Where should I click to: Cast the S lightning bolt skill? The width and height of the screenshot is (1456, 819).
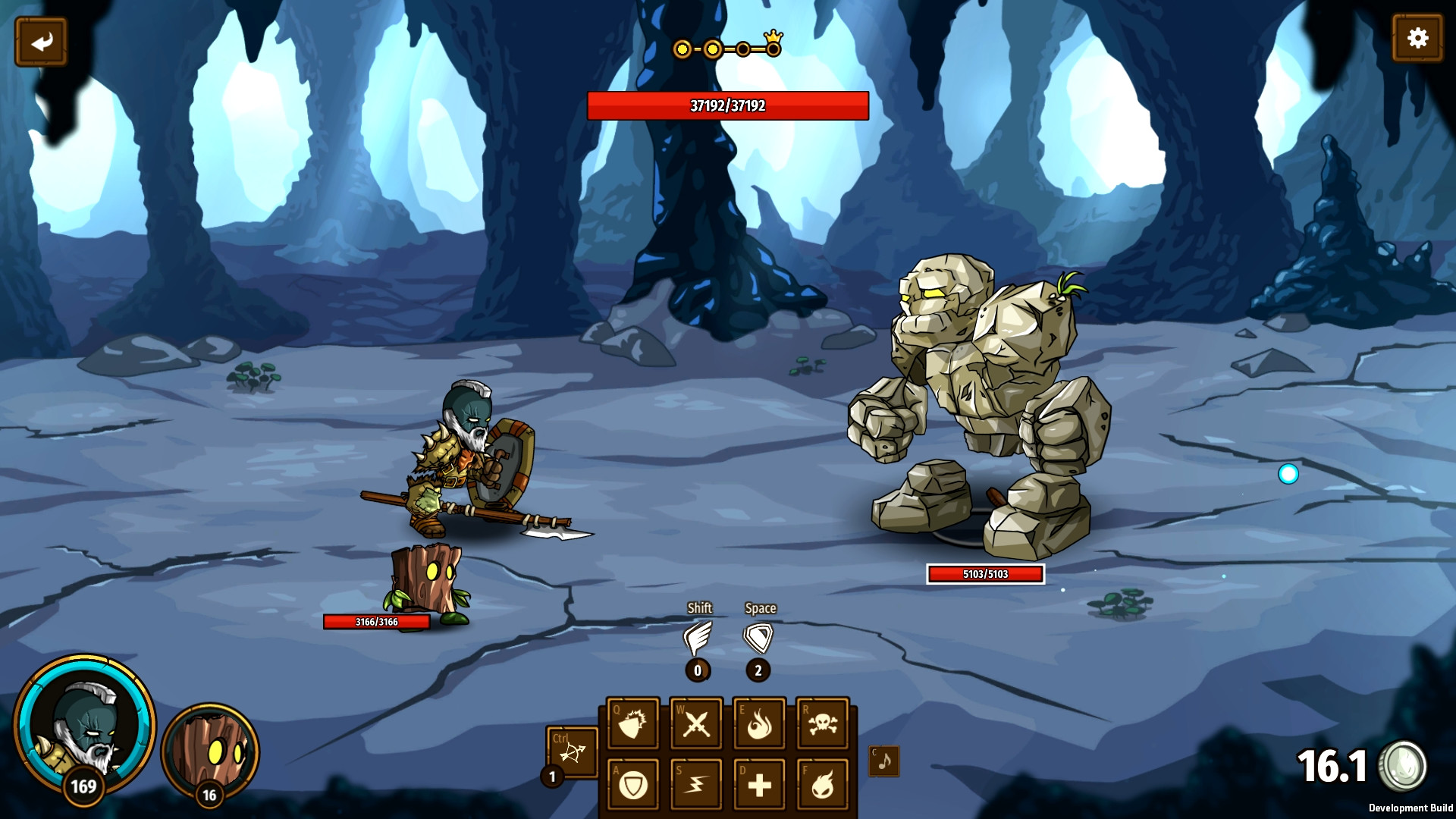(697, 784)
